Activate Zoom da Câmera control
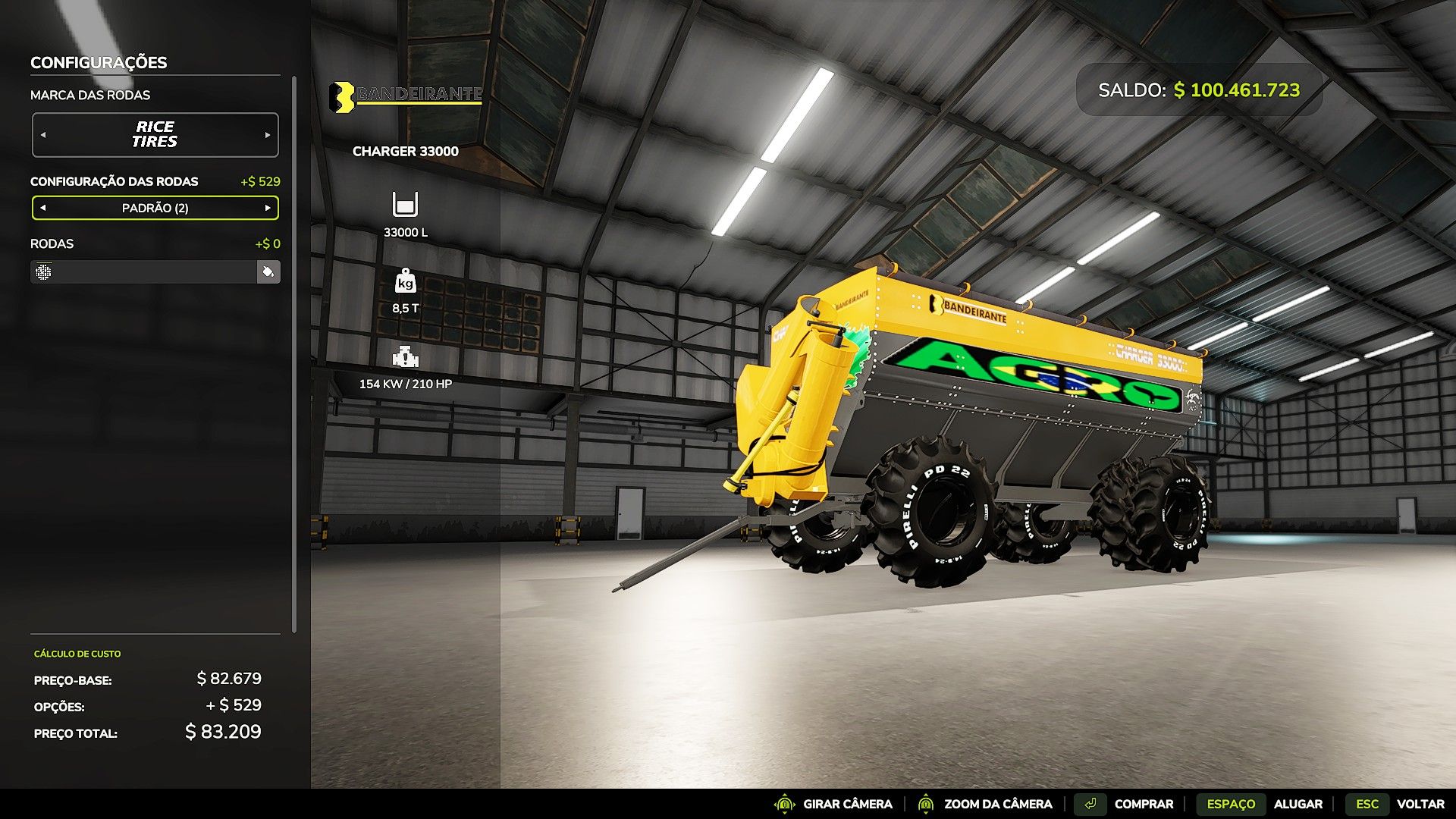Screen dimensions: 1456x819 click(x=984, y=804)
